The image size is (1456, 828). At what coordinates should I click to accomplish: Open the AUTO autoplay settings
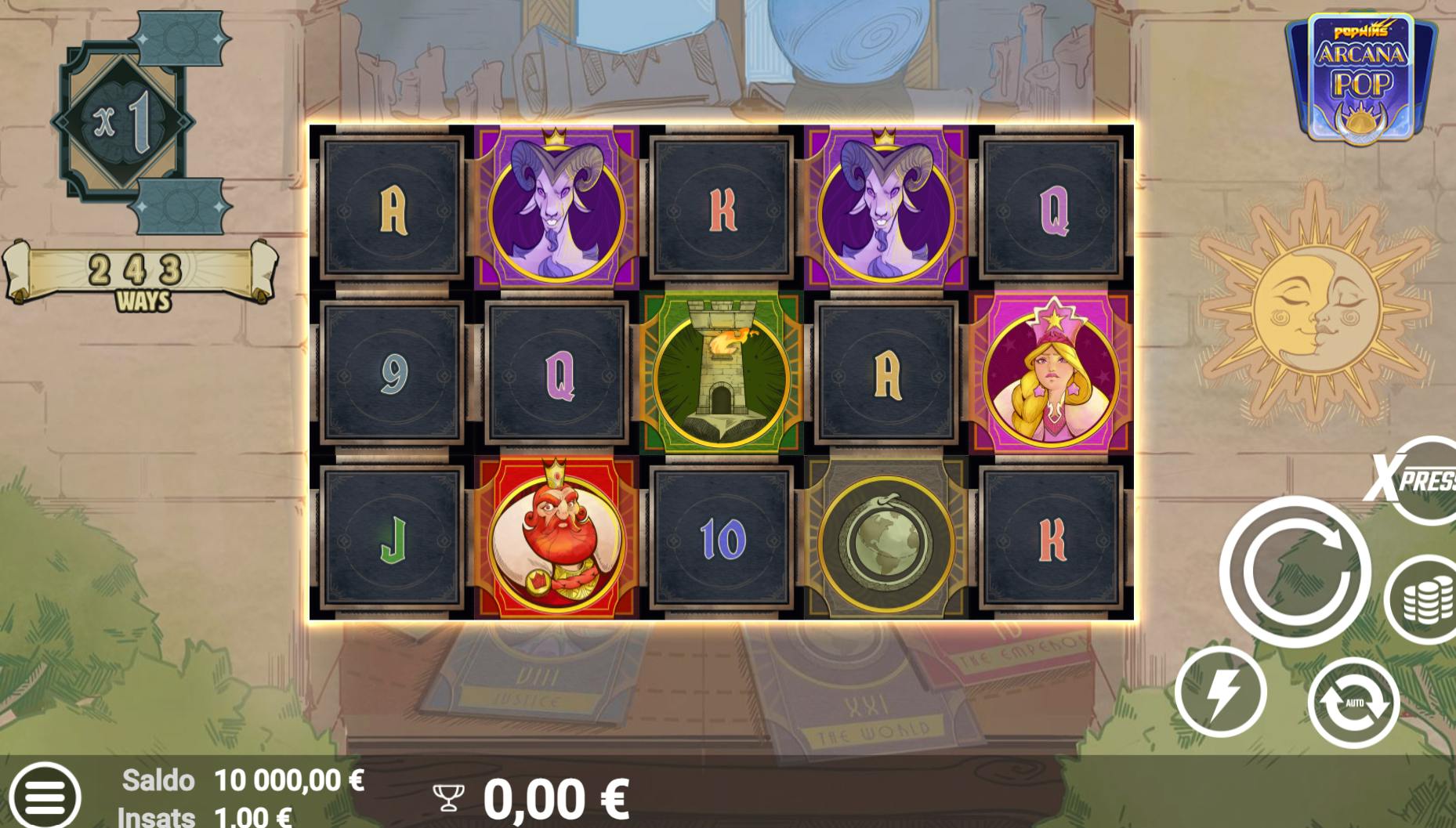click(x=1353, y=703)
